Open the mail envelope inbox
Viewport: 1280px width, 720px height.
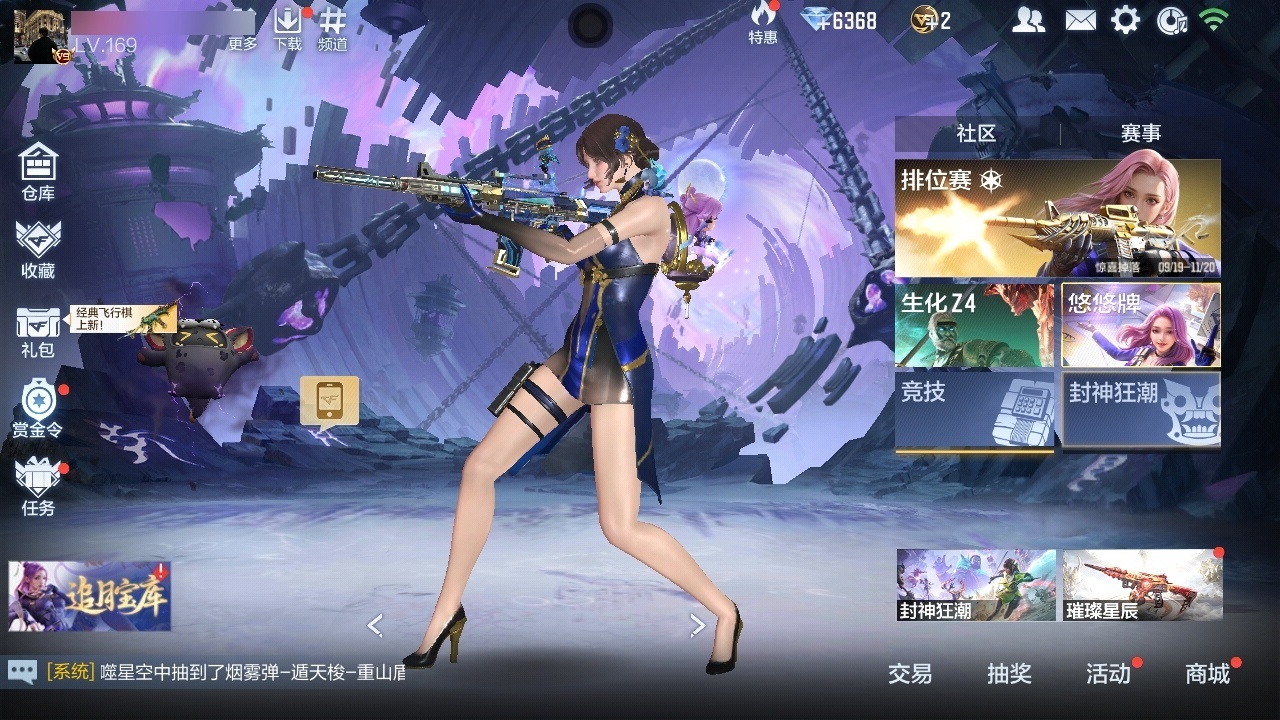(x=1080, y=20)
